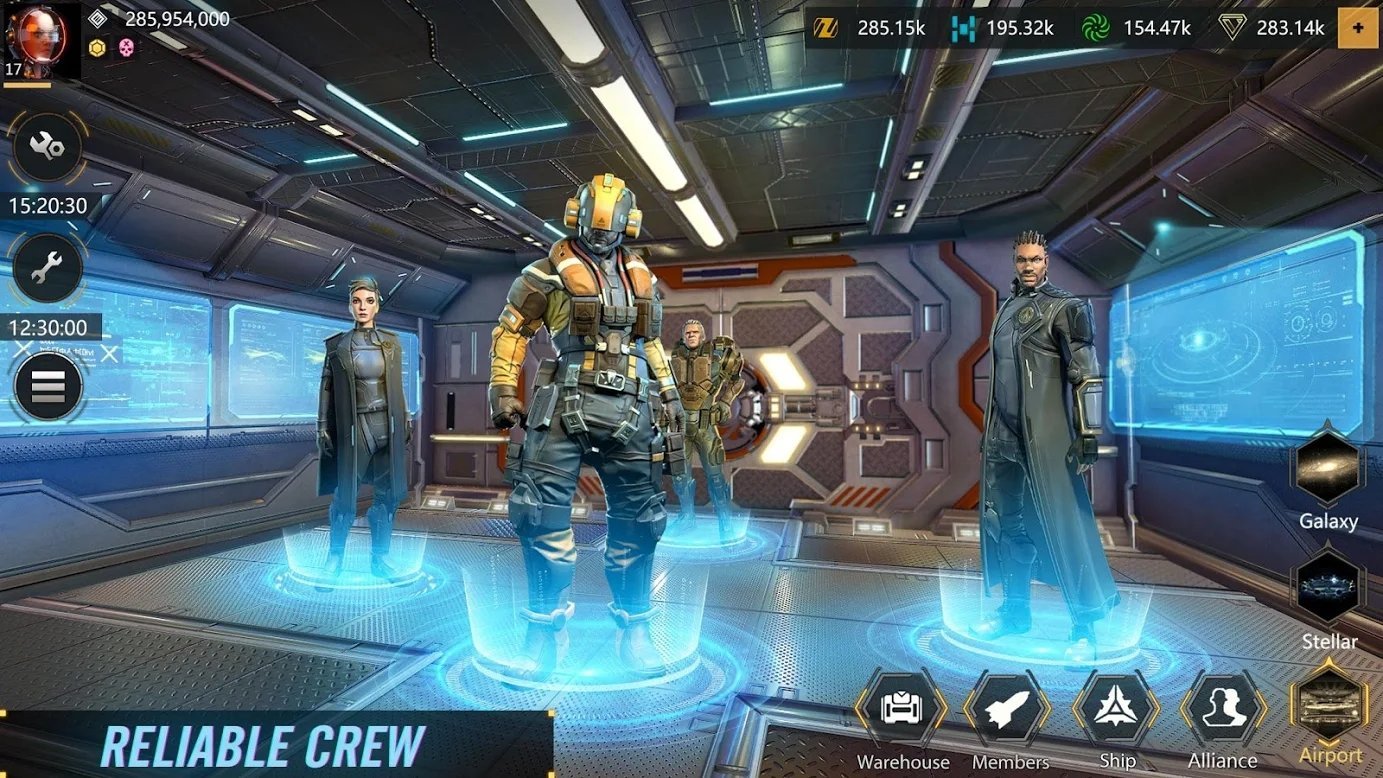This screenshot has height=778, width=1383.
Task: Open the wrench-and-gear build queue icon
Action: [47, 148]
